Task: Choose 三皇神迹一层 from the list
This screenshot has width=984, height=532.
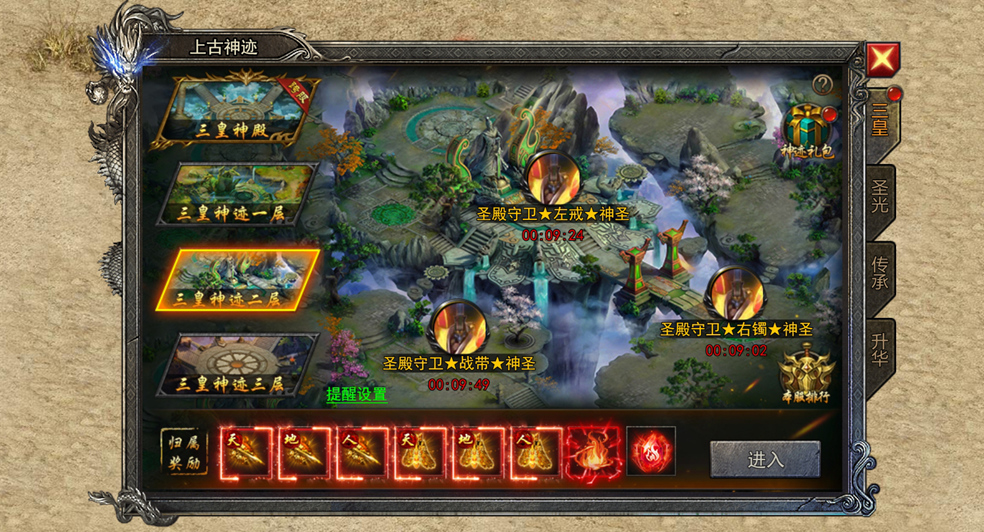Action: tap(238, 193)
